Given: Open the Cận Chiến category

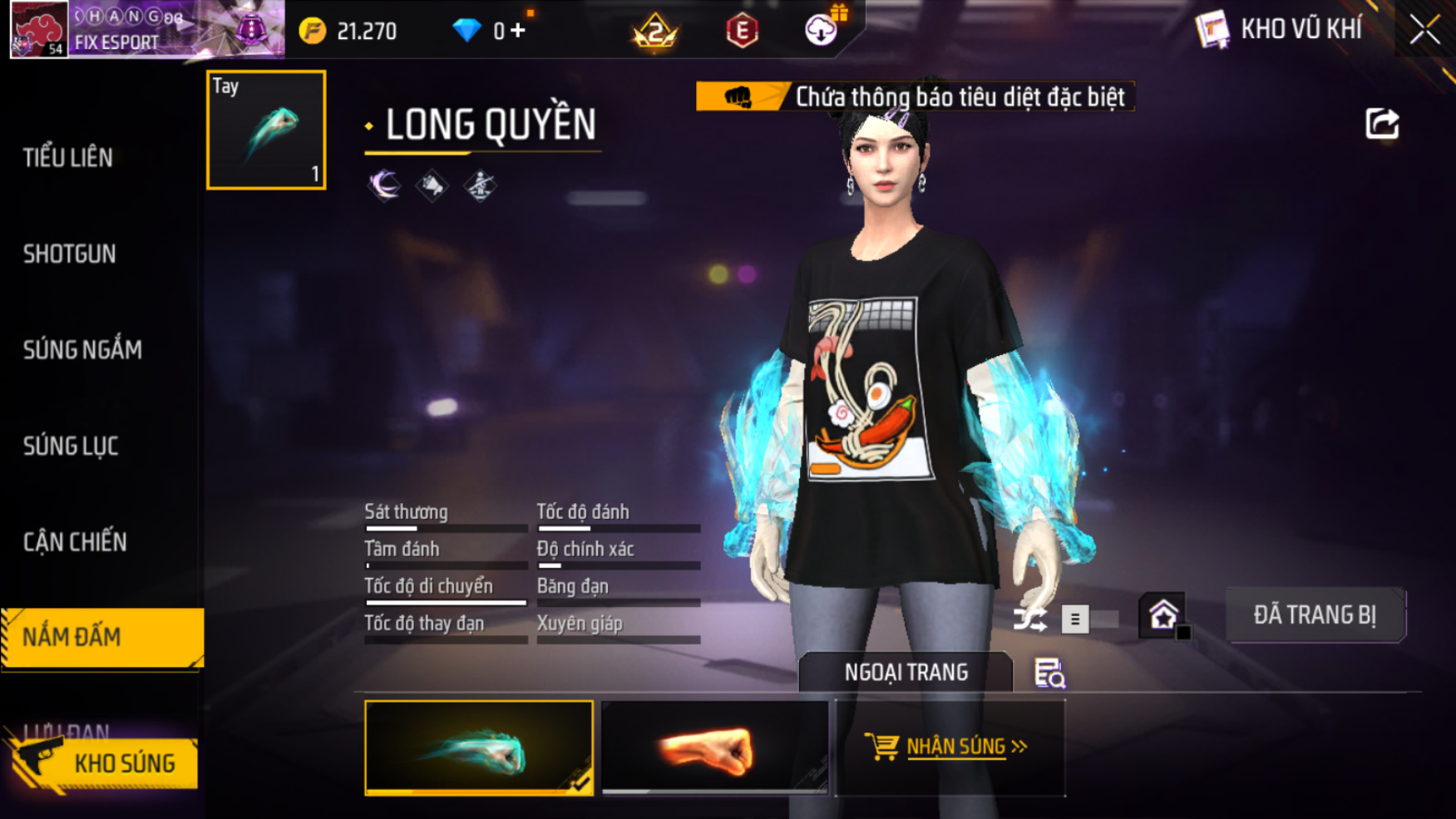Looking at the screenshot, I should 75,542.
